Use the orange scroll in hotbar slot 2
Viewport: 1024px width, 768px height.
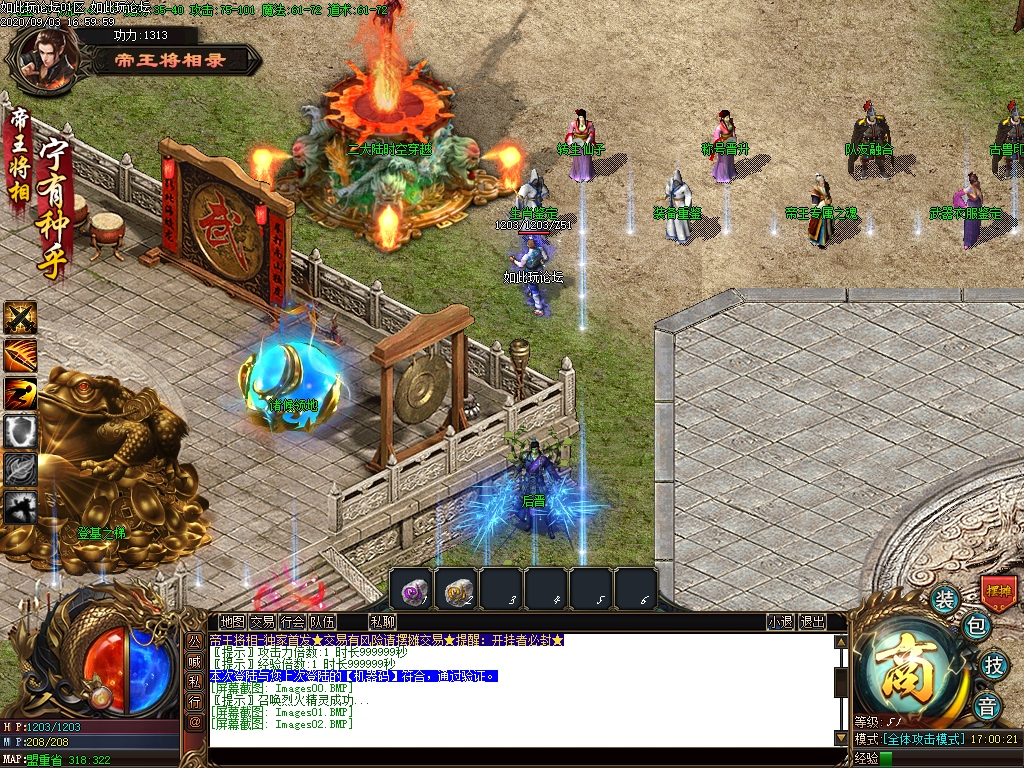pyautogui.click(x=457, y=590)
